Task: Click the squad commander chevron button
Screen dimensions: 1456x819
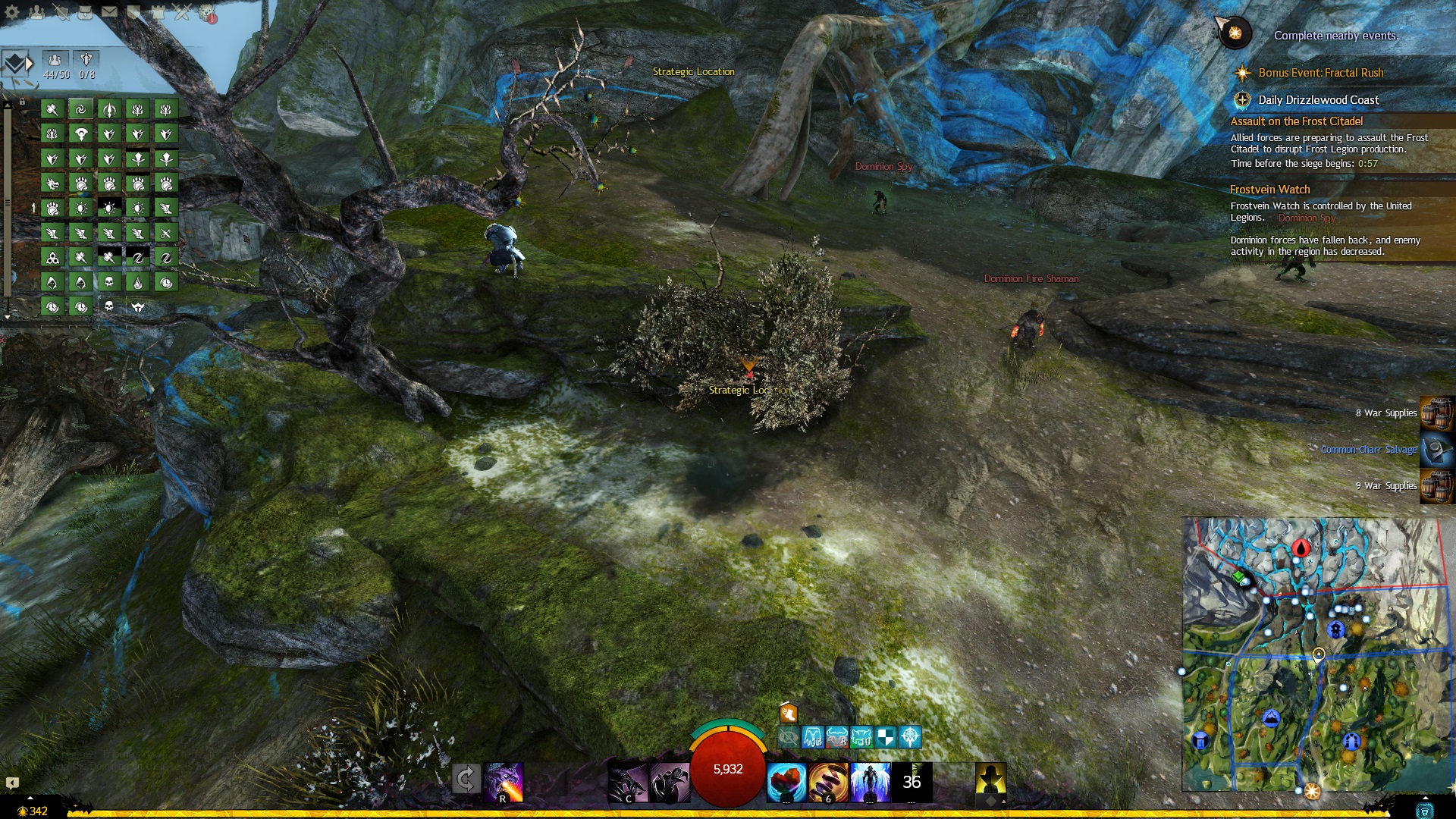Action: 15,64
